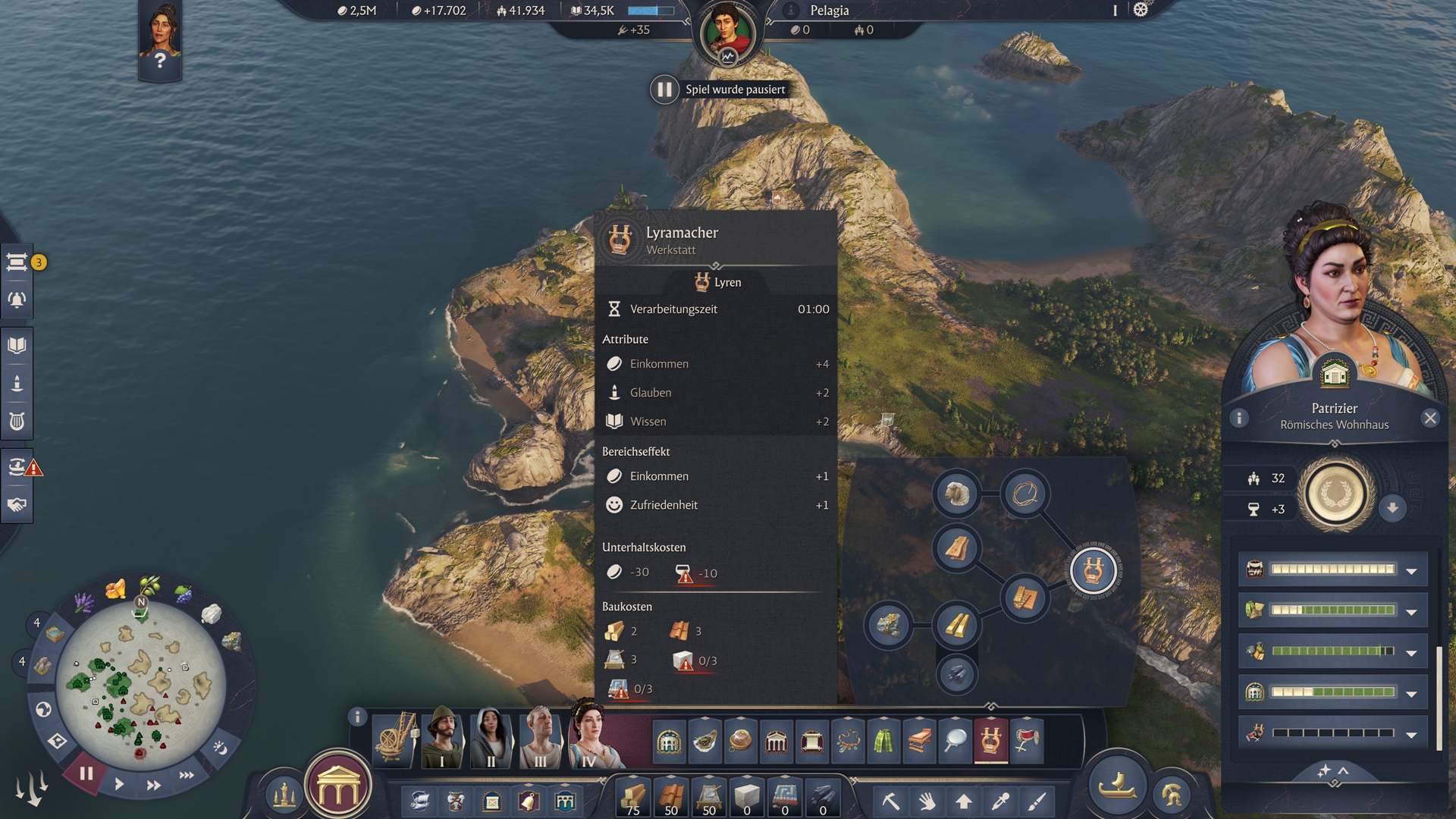Viewport: 1456px width, 819px height.
Task: Select the necklace building slot
Action: [847, 739]
